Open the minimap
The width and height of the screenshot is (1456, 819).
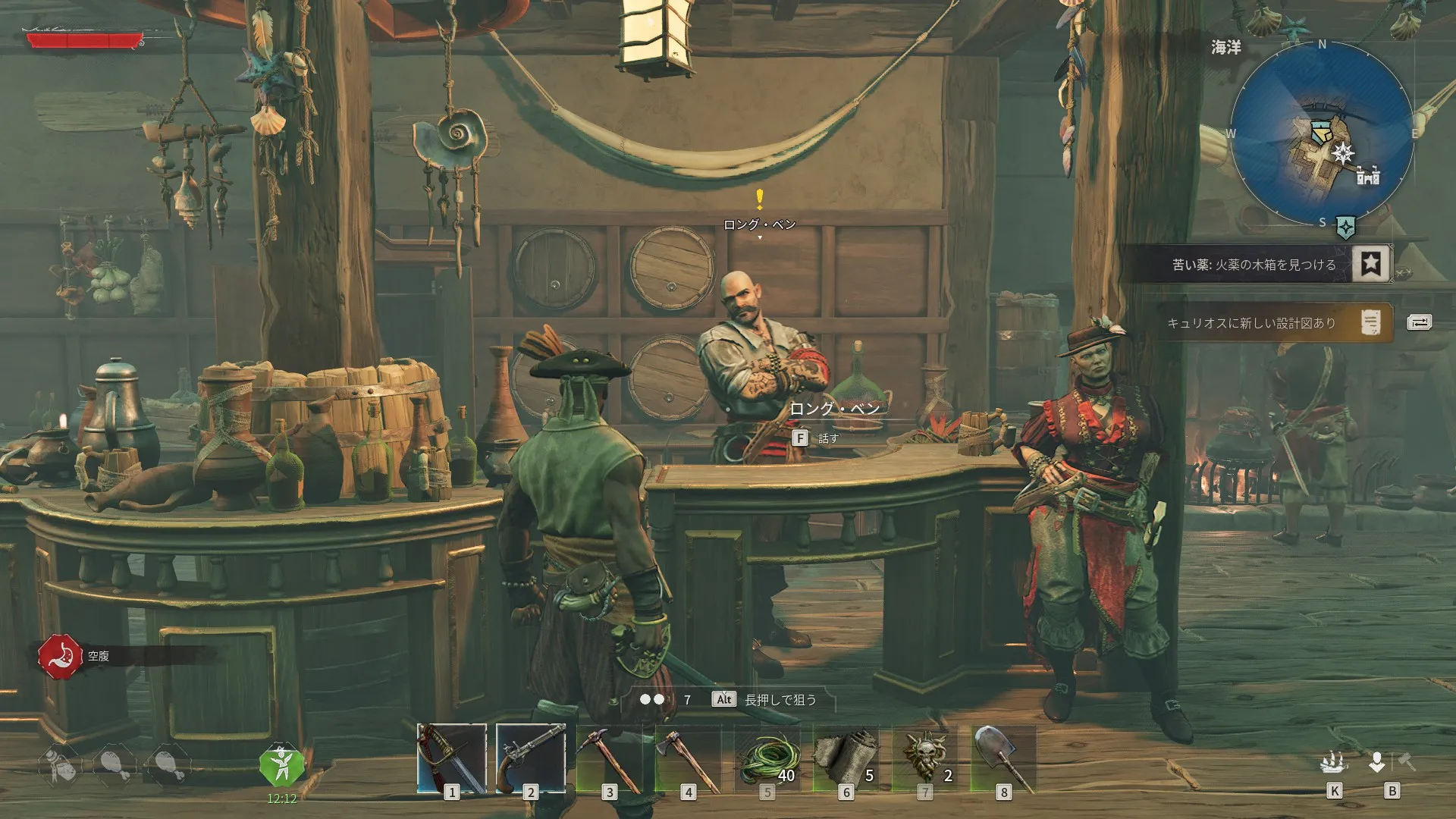pyautogui.click(x=1322, y=133)
